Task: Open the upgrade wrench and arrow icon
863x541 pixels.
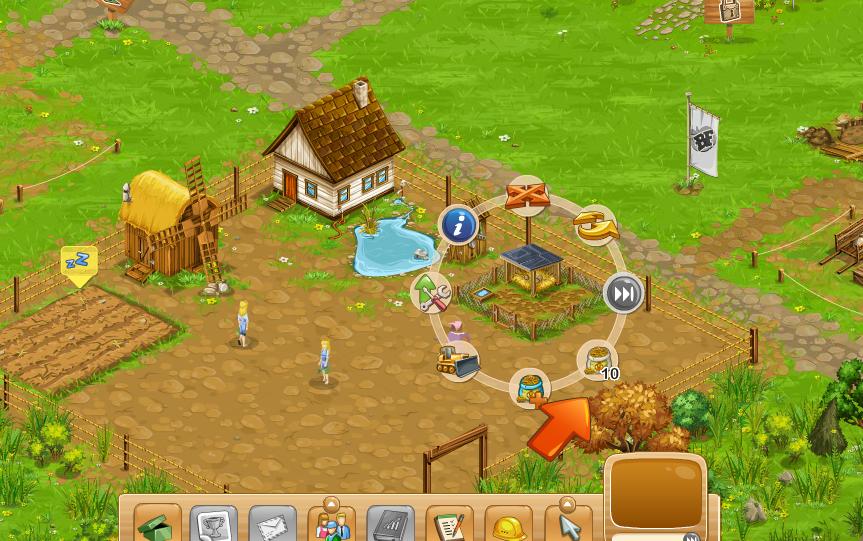Action: [x=432, y=293]
